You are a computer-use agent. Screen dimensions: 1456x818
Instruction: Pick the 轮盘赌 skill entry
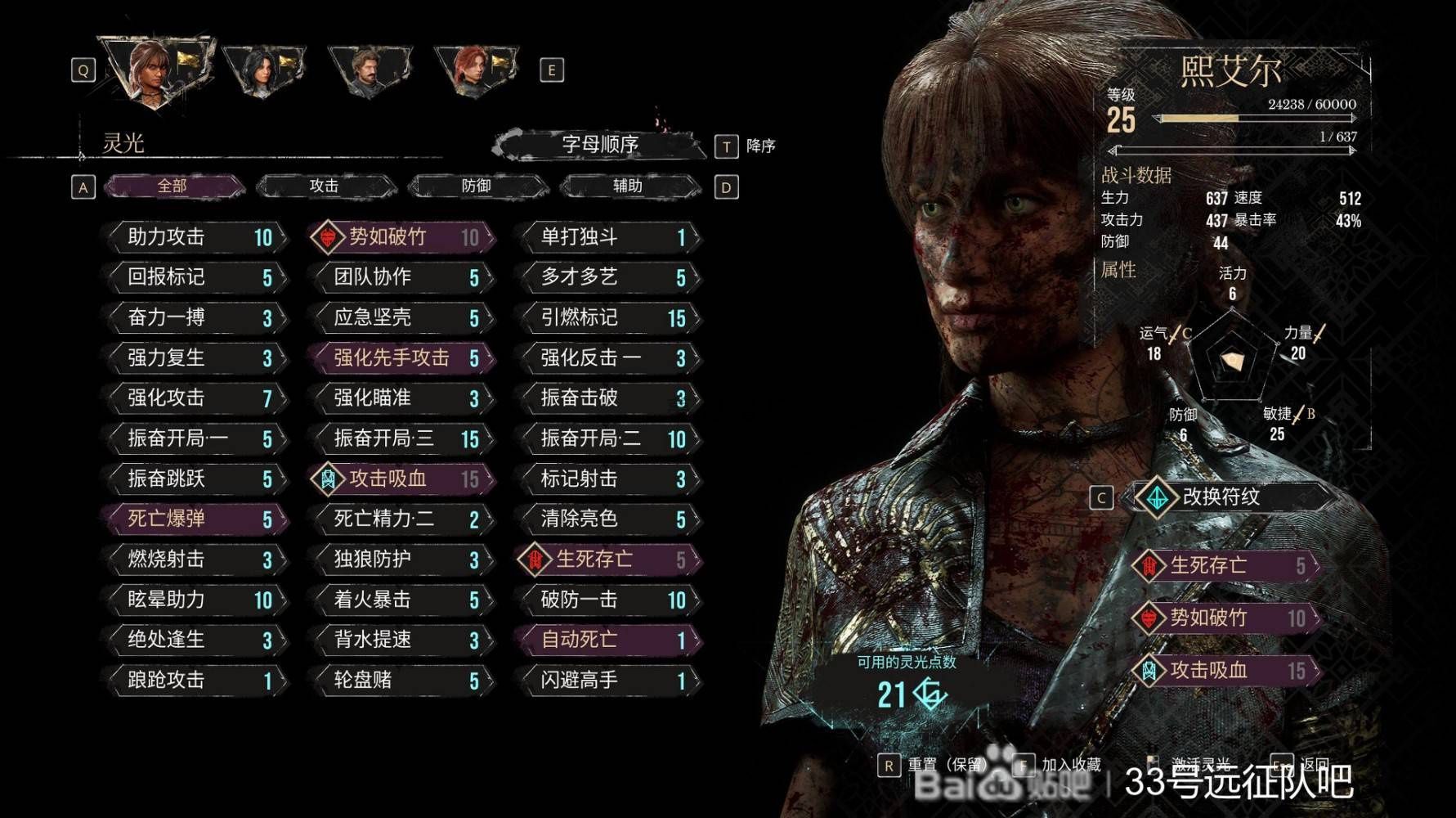(x=404, y=680)
